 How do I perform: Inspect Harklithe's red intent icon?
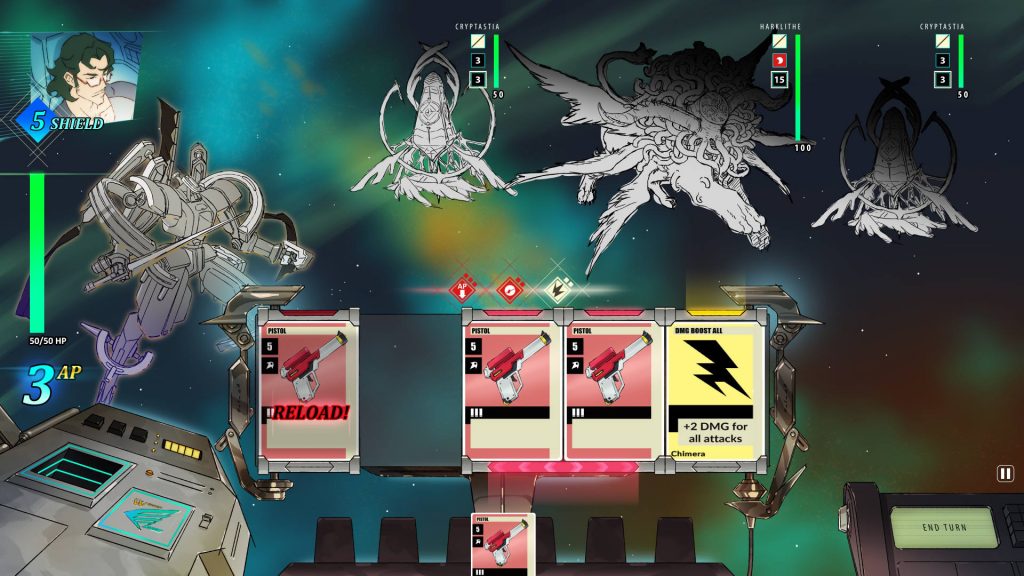[x=779, y=62]
